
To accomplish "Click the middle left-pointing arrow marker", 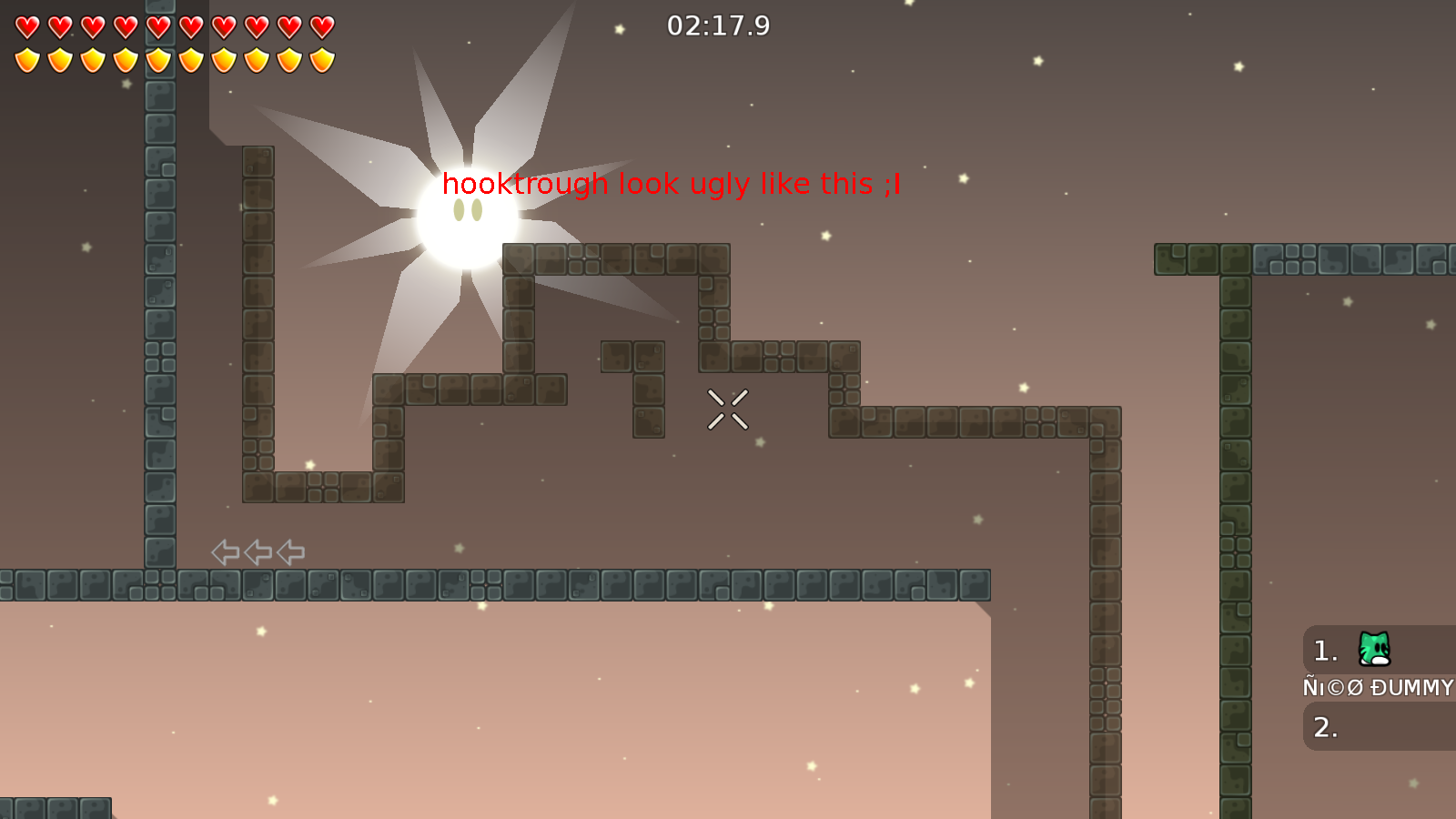I will click(256, 551).
